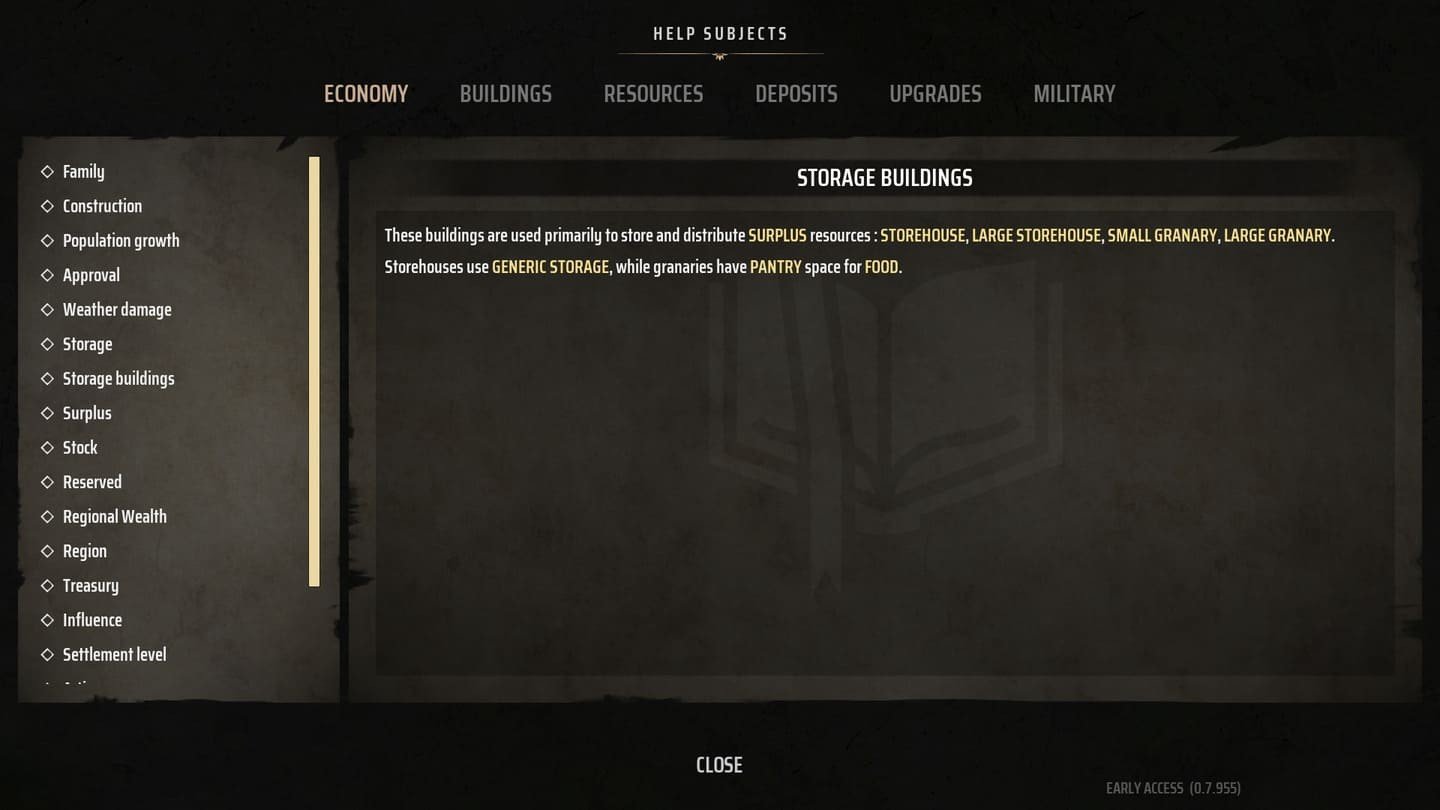
Task: Select the Economy tab
Action: [x=366, y=94]
